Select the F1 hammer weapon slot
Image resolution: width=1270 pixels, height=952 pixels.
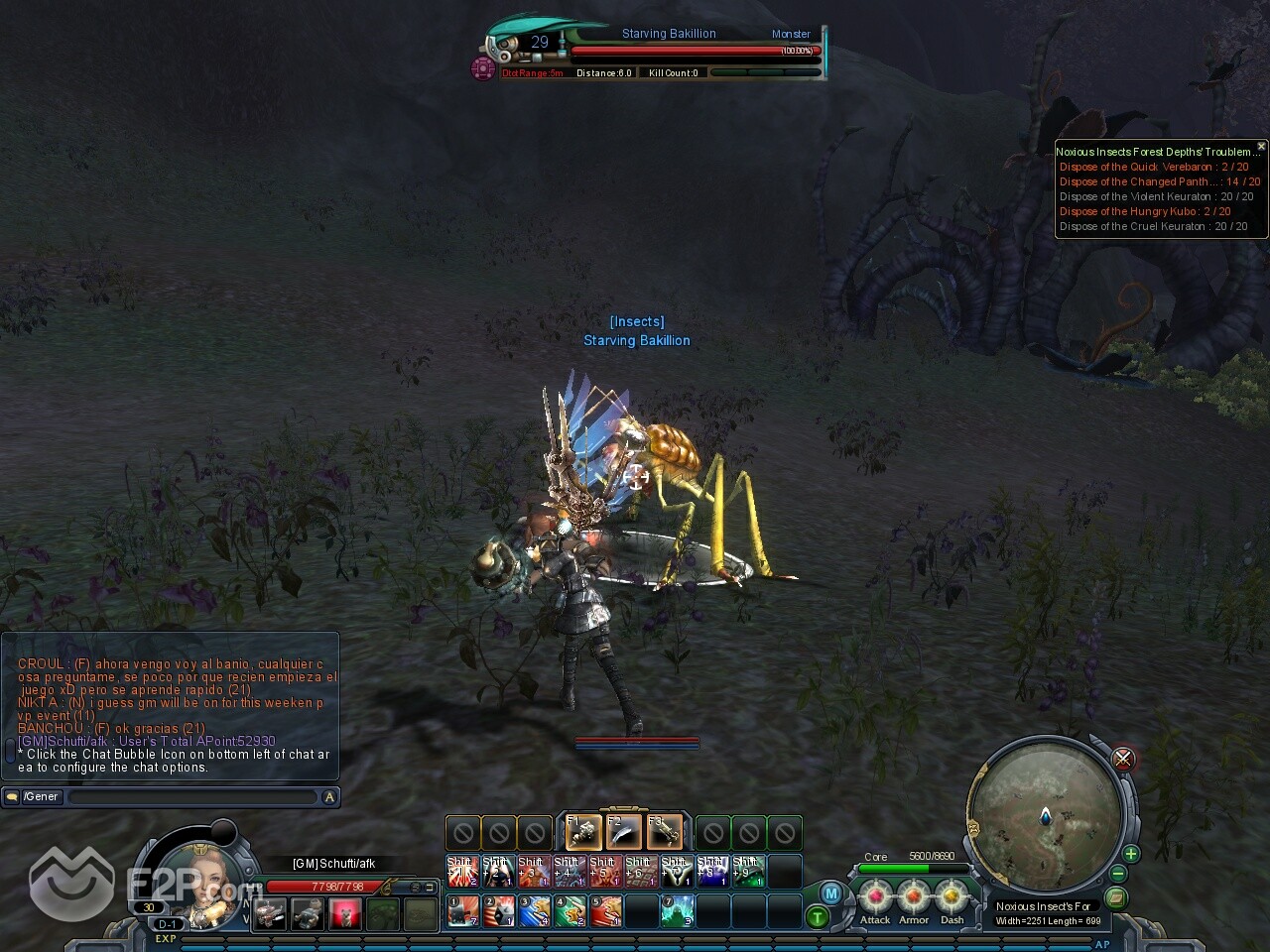(583, 832)
